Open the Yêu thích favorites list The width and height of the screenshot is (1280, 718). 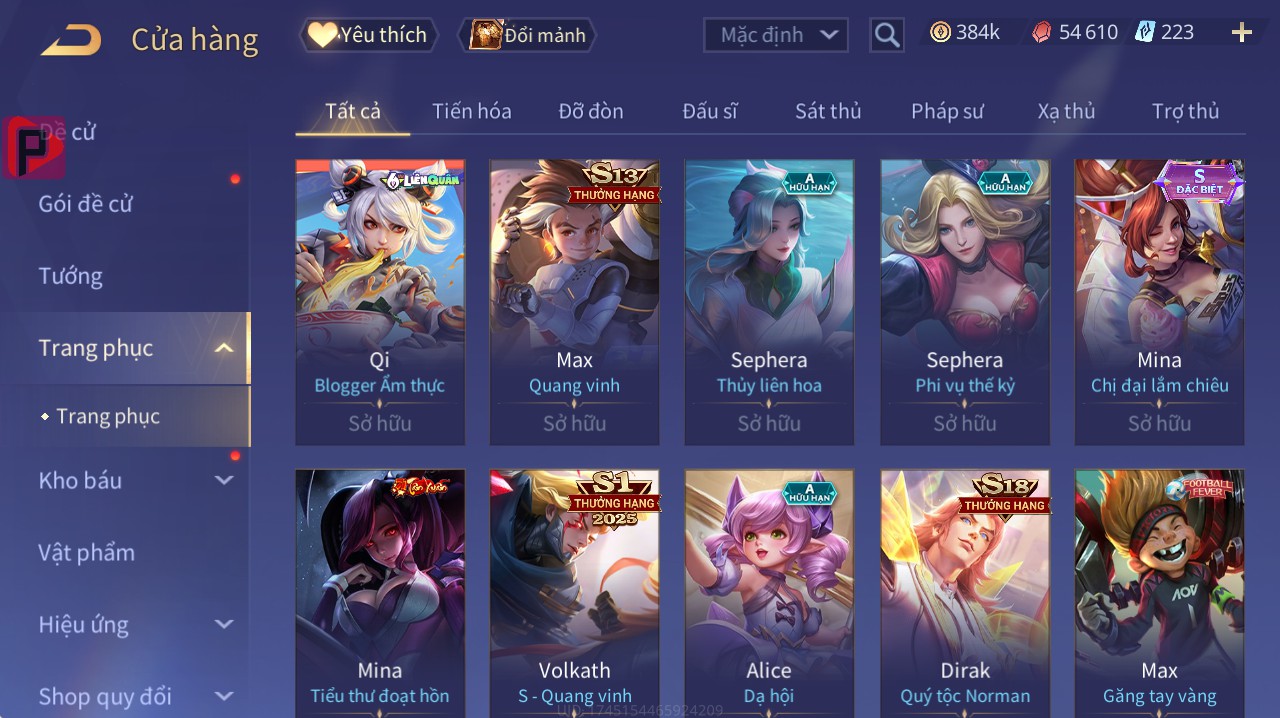click(x=368, y=35)
